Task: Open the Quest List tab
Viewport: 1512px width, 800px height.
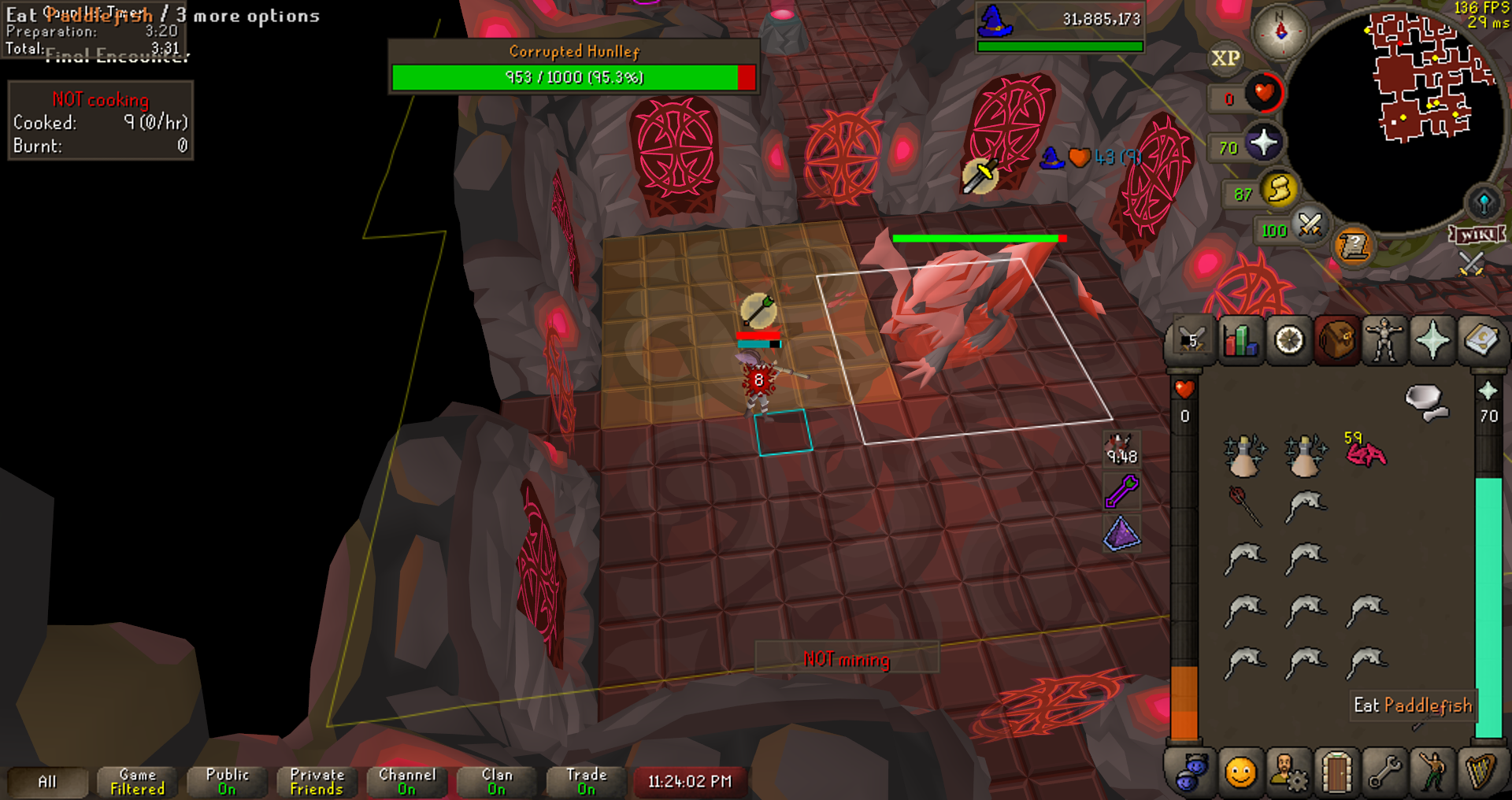Action: pos(1289,341)
